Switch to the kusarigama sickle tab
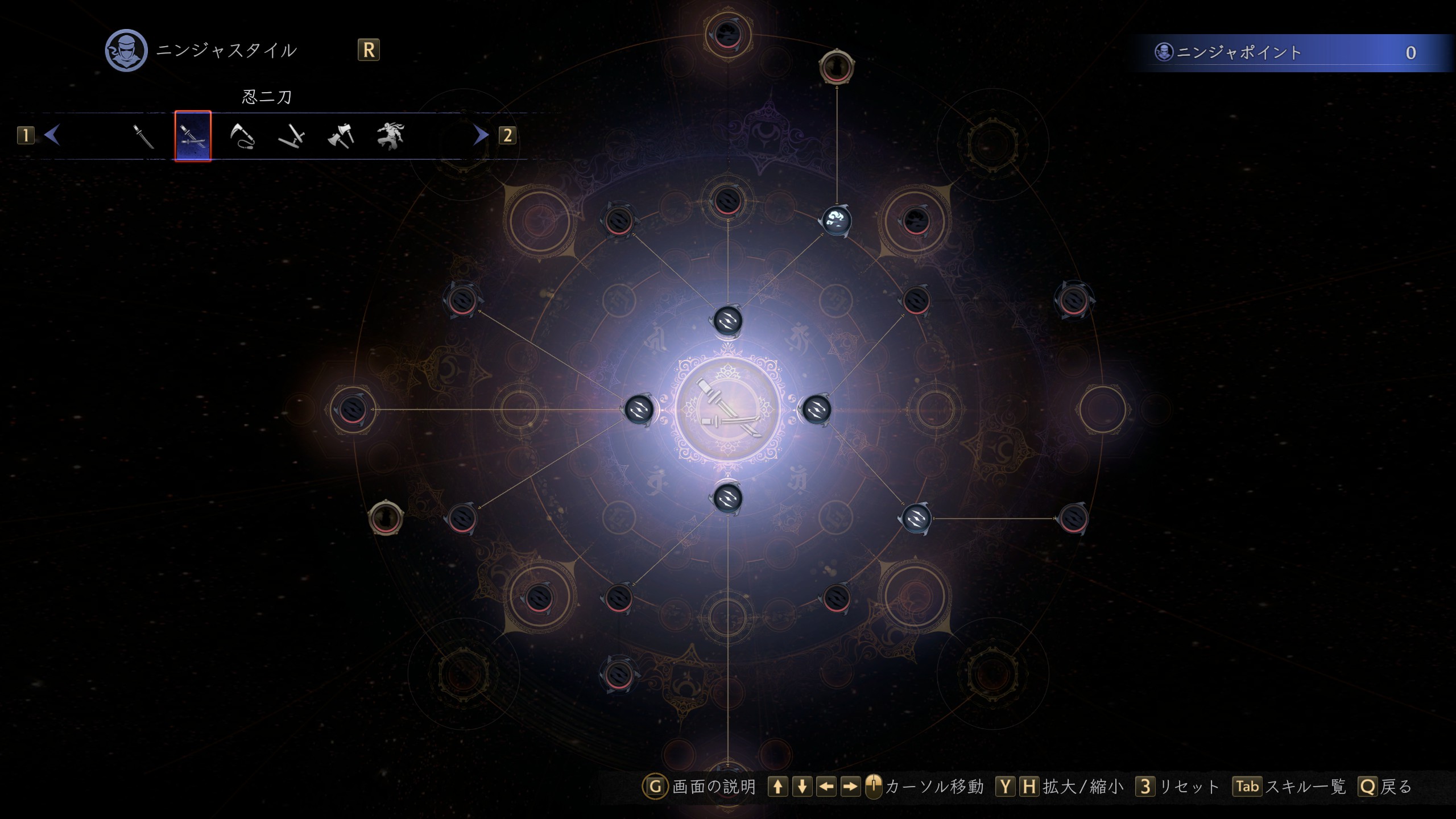Screen dimensions: 1456x819 242,136
